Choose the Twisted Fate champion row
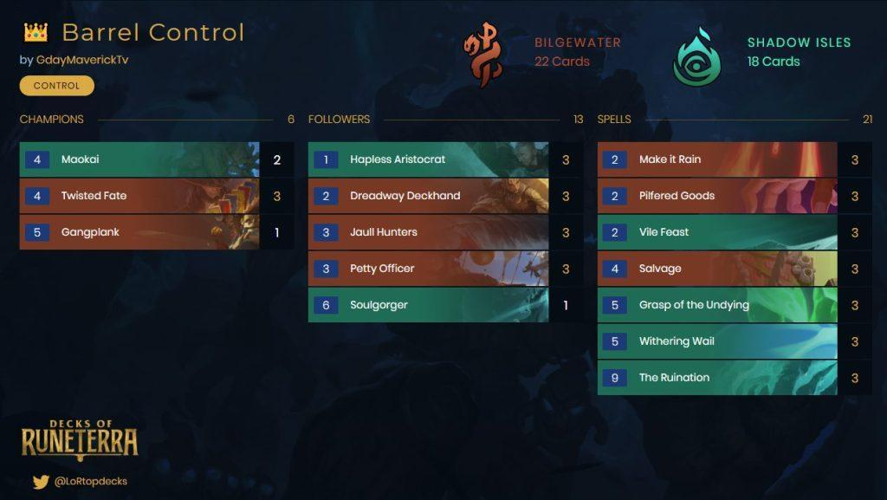 [140, 196]
